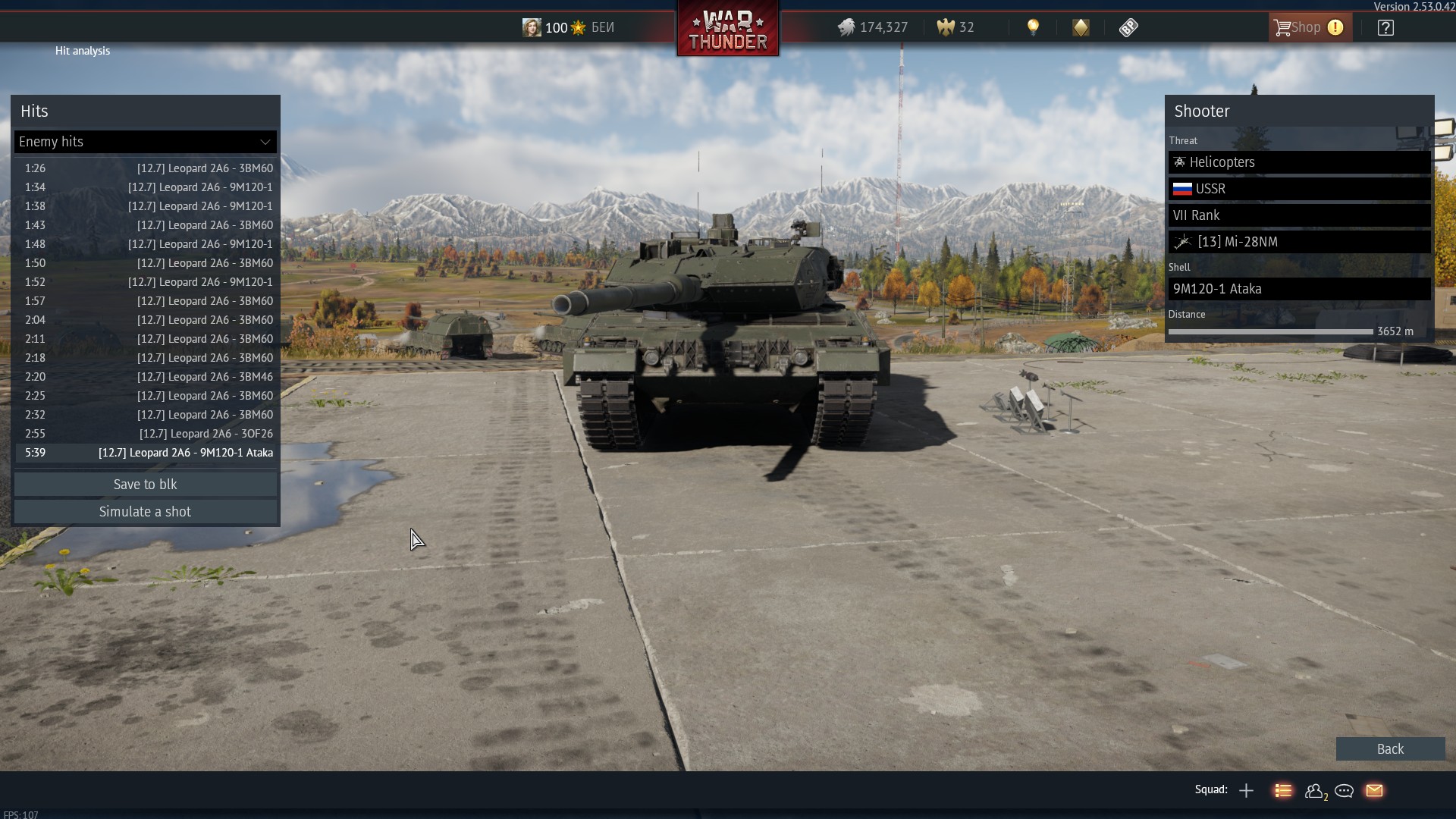1456x819 pixels.
Task: Adjust the Distance slider
Action: pos(1270,332)
